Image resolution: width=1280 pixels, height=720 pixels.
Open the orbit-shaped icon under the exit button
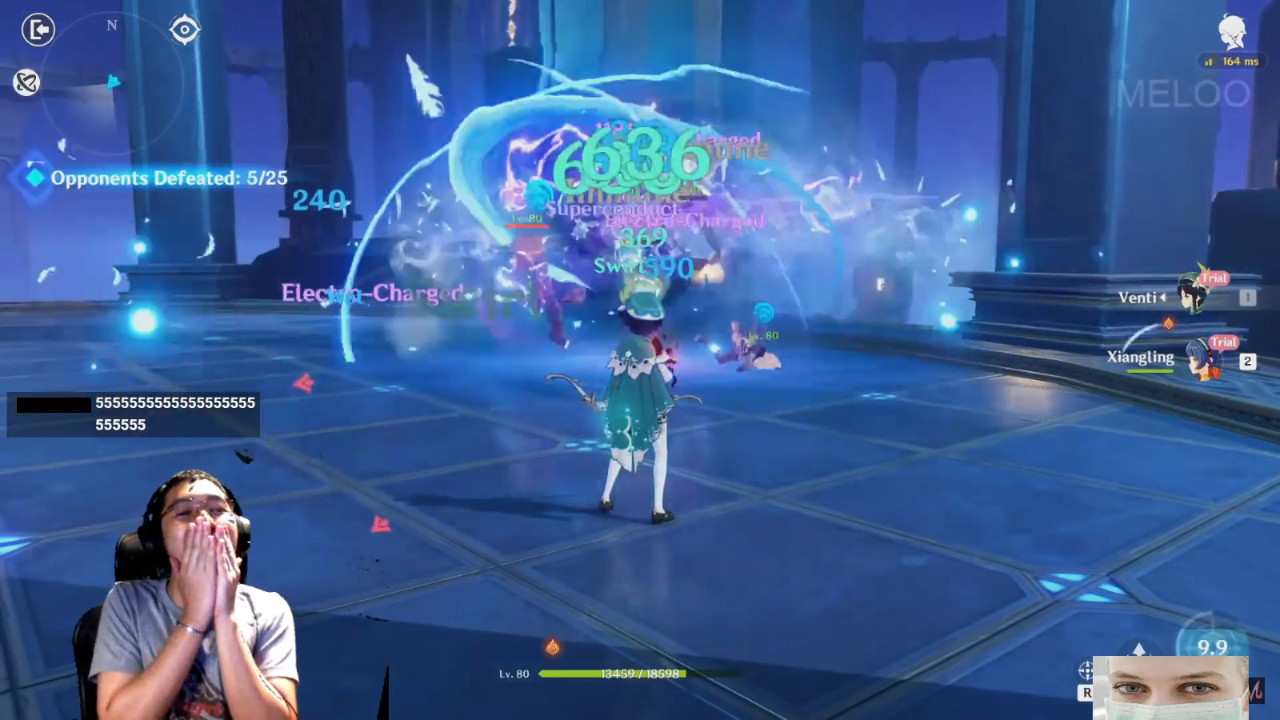(27, 82)
